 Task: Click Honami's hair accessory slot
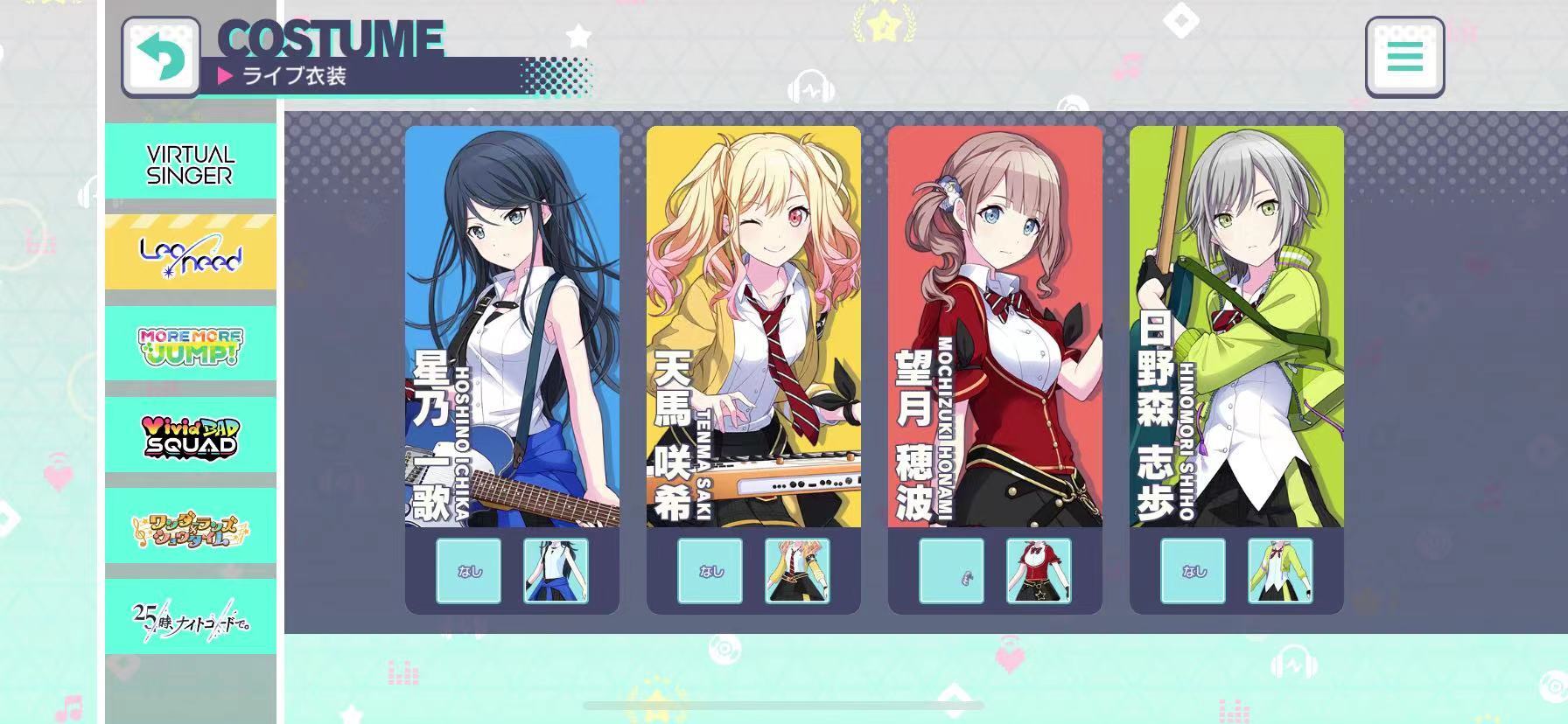coord(951,571)
